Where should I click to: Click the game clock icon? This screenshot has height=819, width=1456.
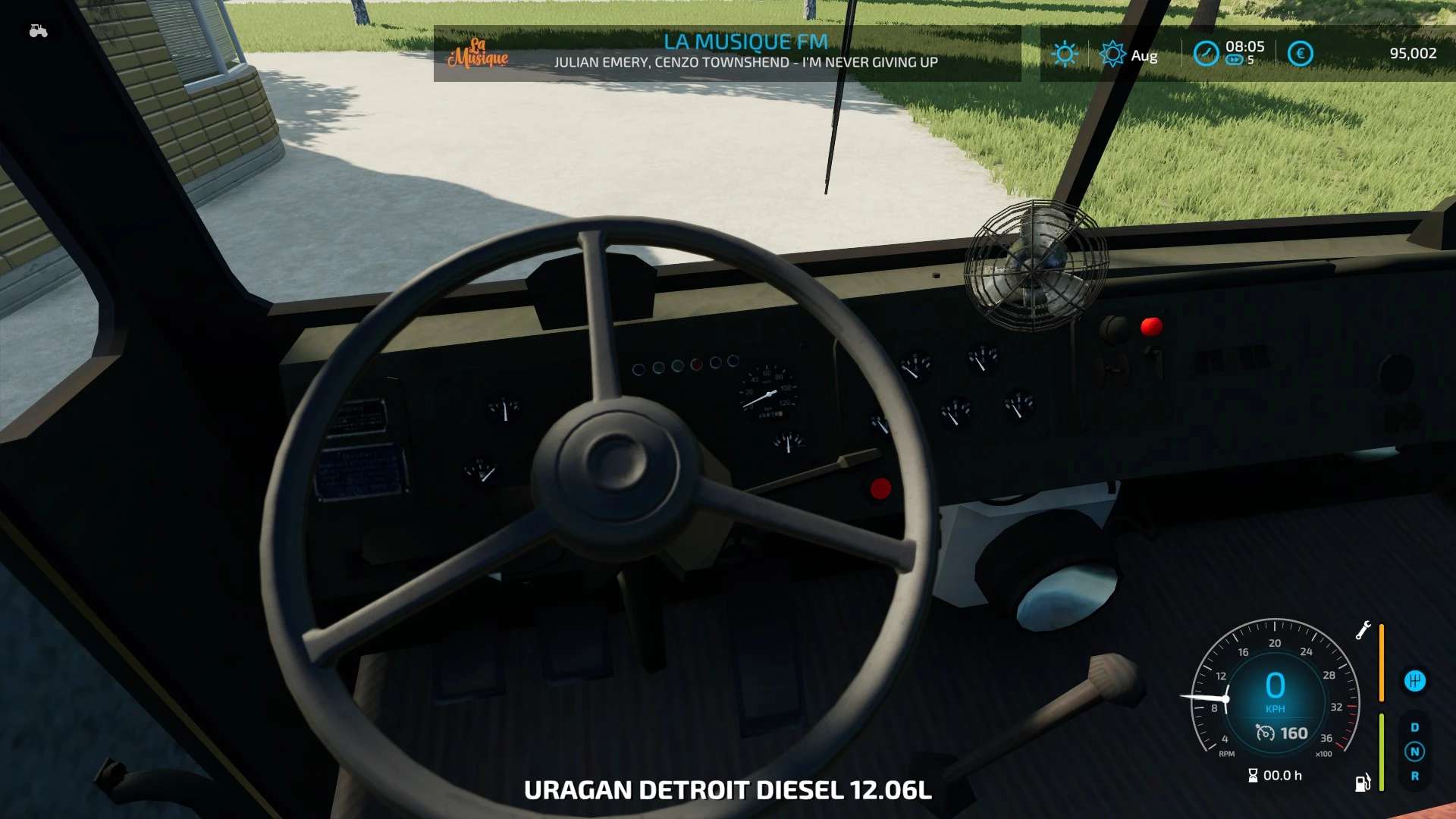click(1206, 54)
